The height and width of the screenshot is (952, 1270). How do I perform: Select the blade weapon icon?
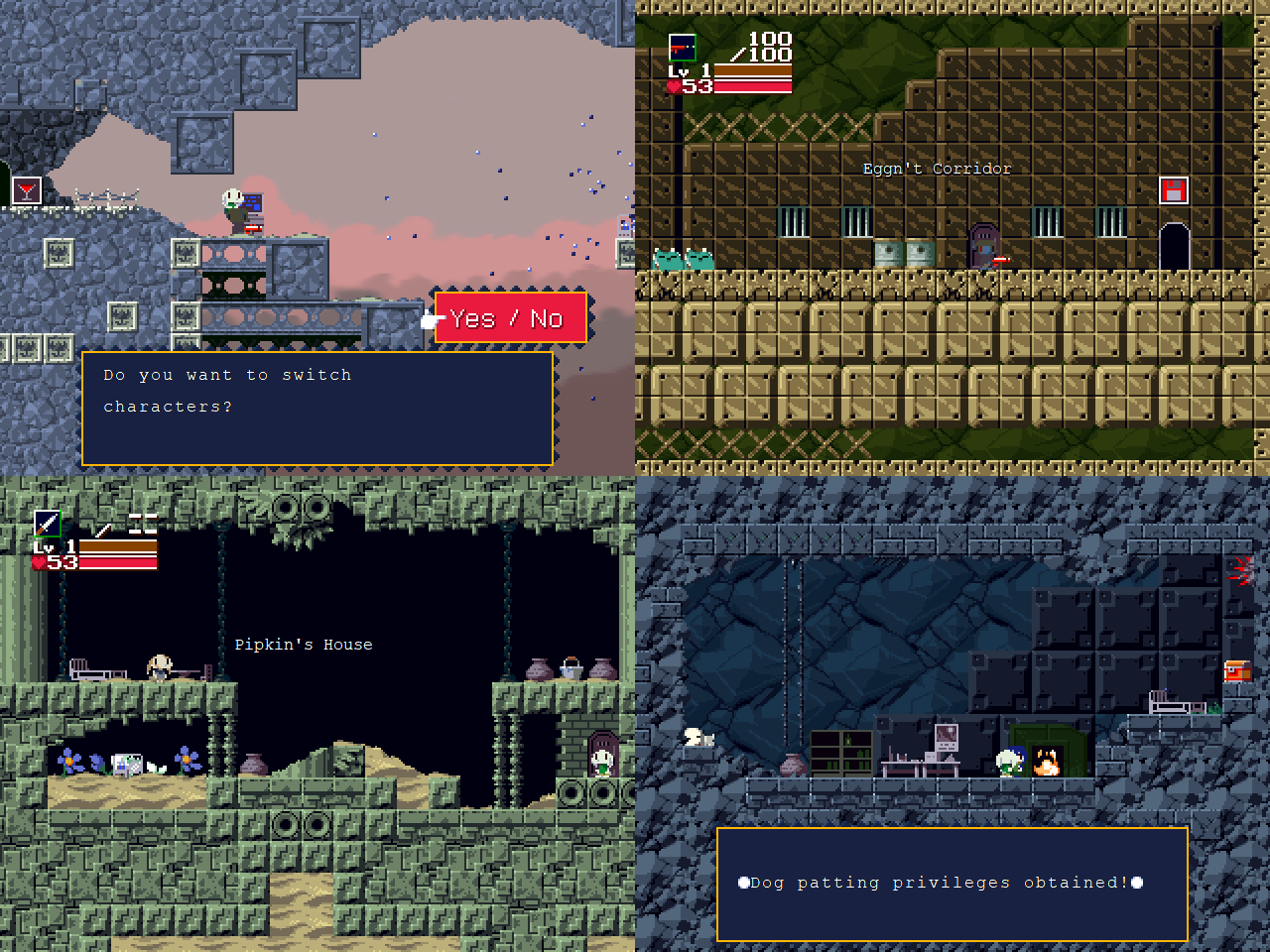tap(47, 523)
